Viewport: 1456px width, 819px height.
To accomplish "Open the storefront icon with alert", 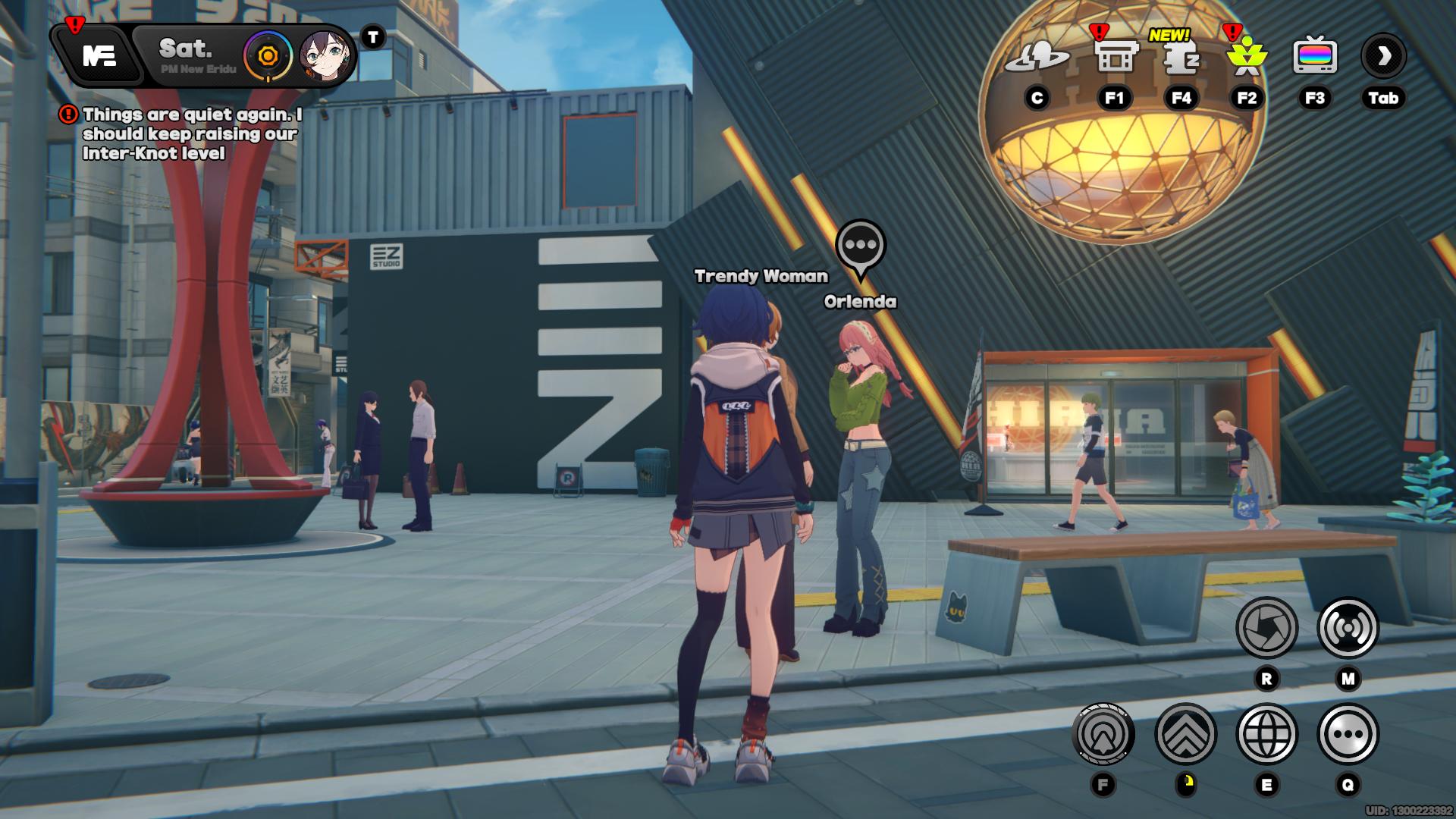I will 1114,57.
